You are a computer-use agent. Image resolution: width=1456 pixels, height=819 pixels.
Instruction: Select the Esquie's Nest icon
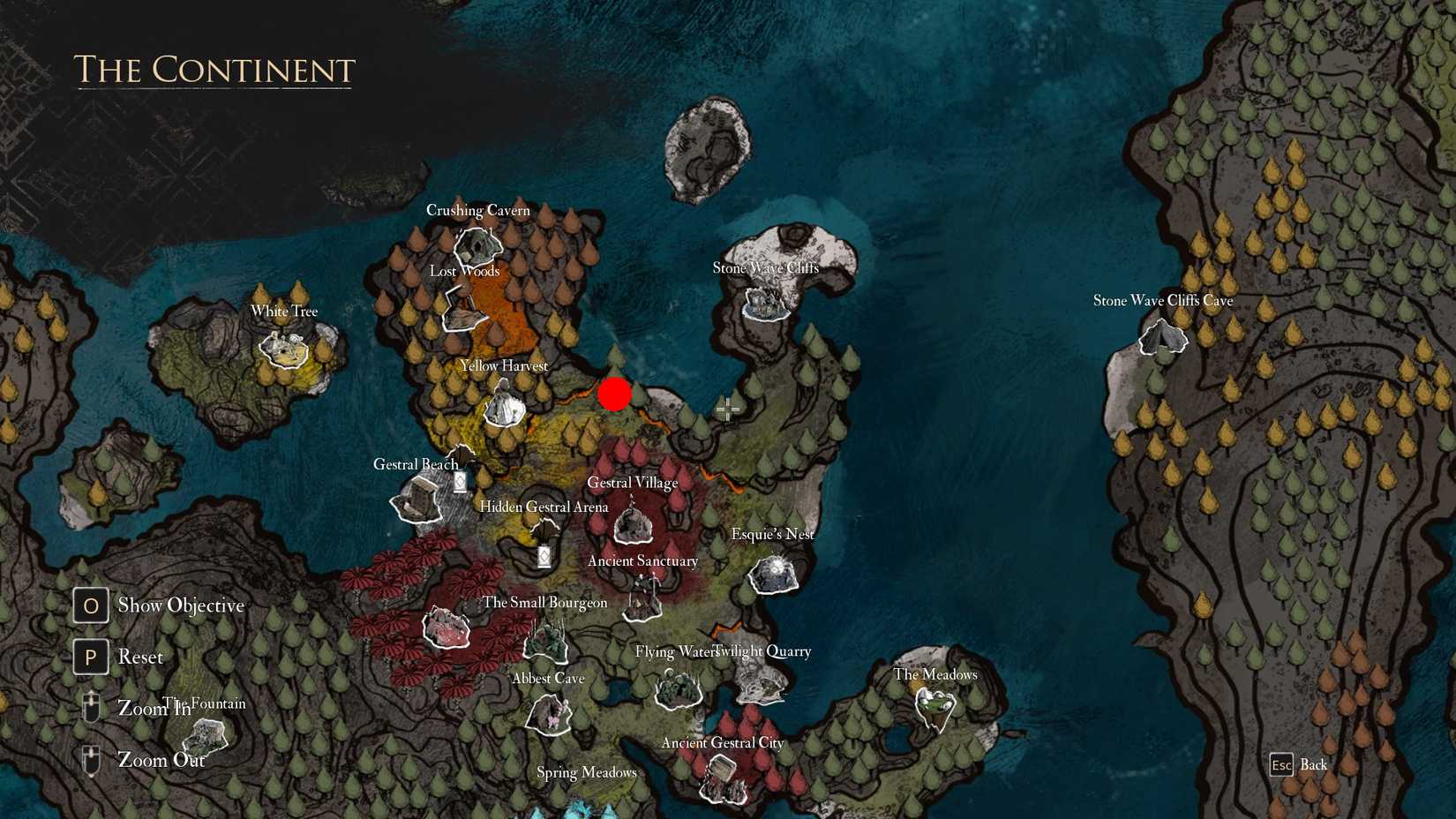[x=772, y=574]
